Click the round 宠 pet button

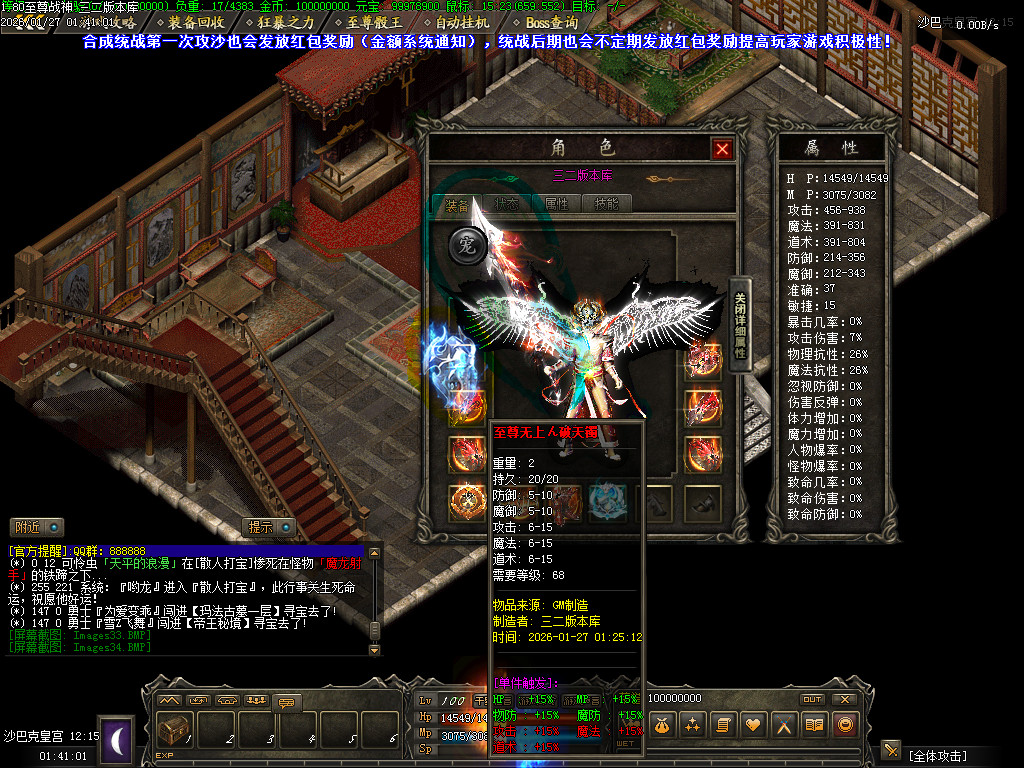point(467,246)
